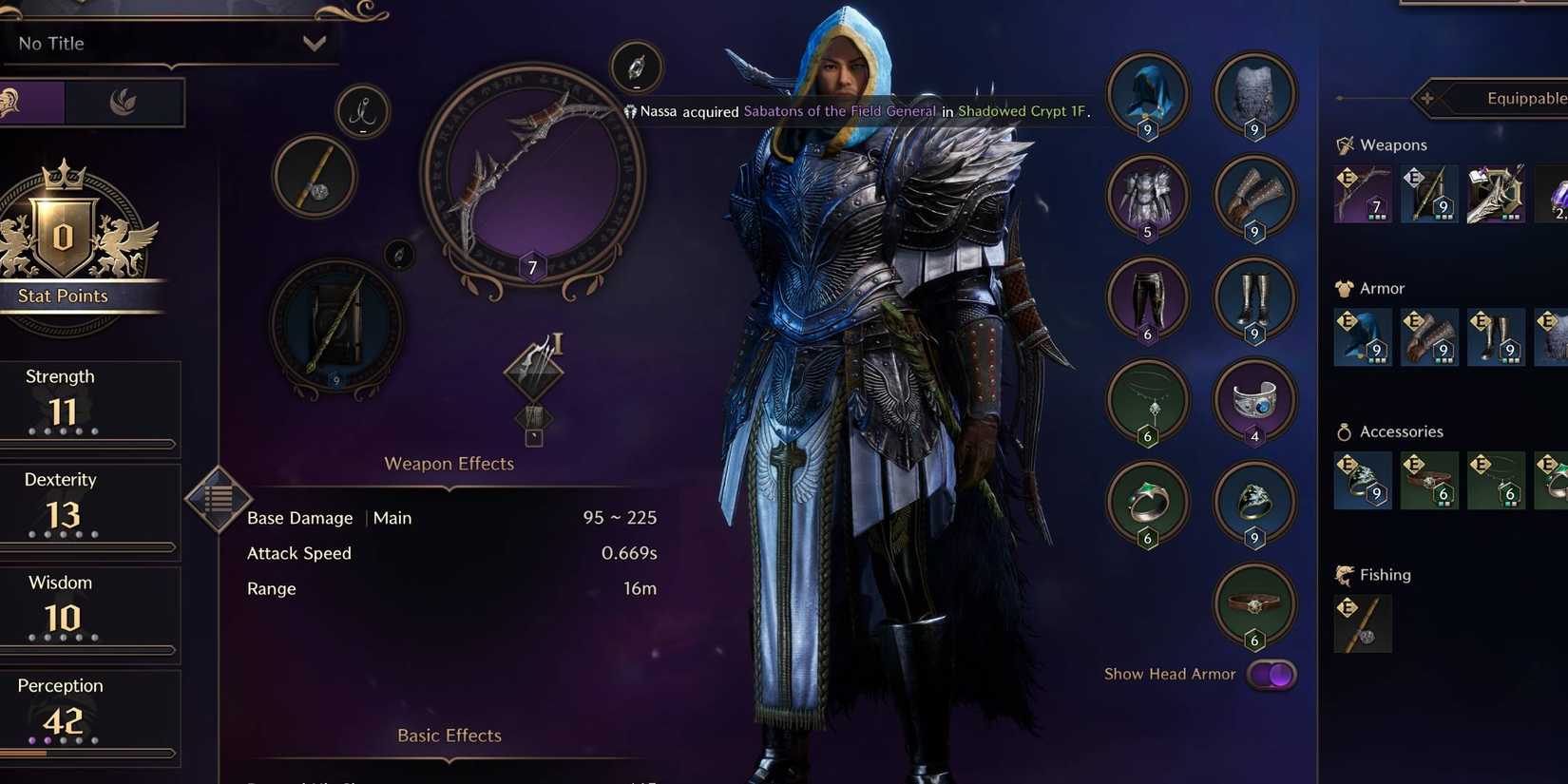
Task: Select the equipped hooded head armor slot
Action: [x=1147, y=92]
